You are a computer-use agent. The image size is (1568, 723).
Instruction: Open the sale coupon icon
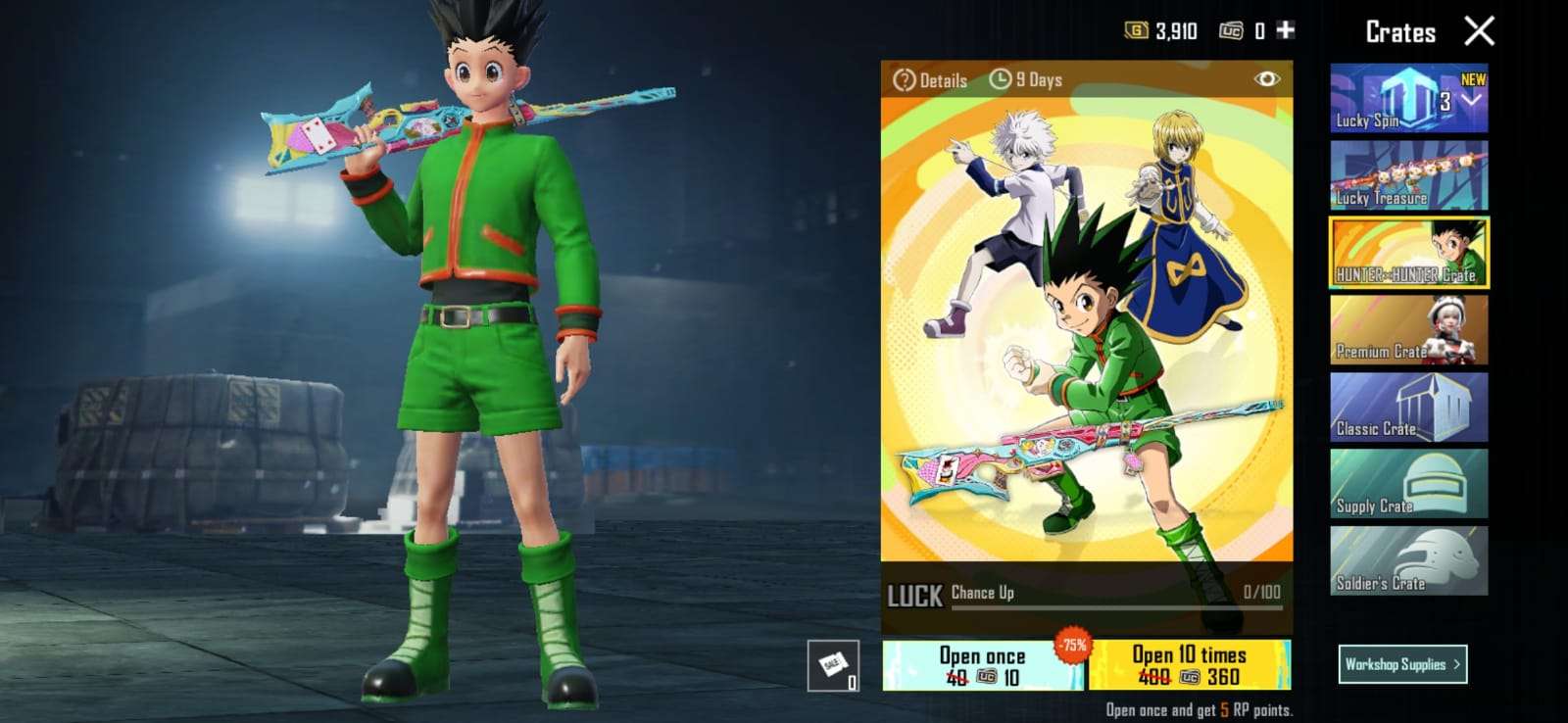(x=833, y=666)
